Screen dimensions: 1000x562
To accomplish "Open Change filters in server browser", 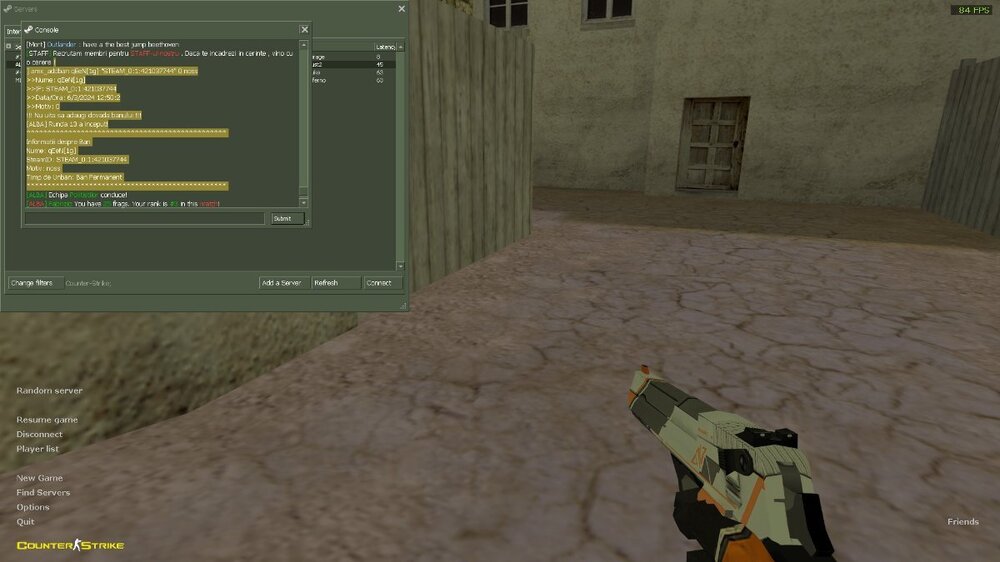I will coord(31,283).
